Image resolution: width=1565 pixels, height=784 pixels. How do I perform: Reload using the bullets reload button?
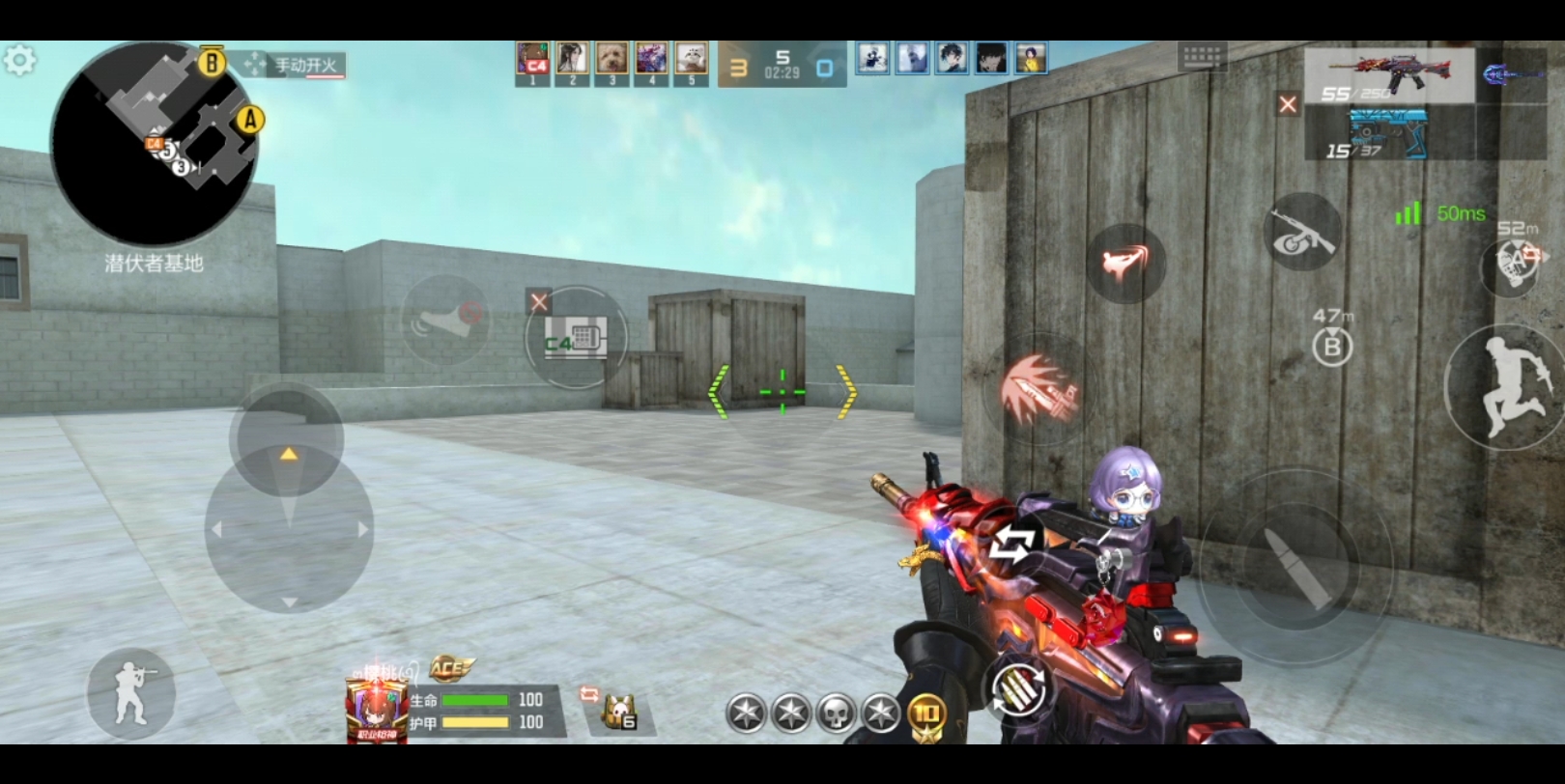pos(1018,689)
